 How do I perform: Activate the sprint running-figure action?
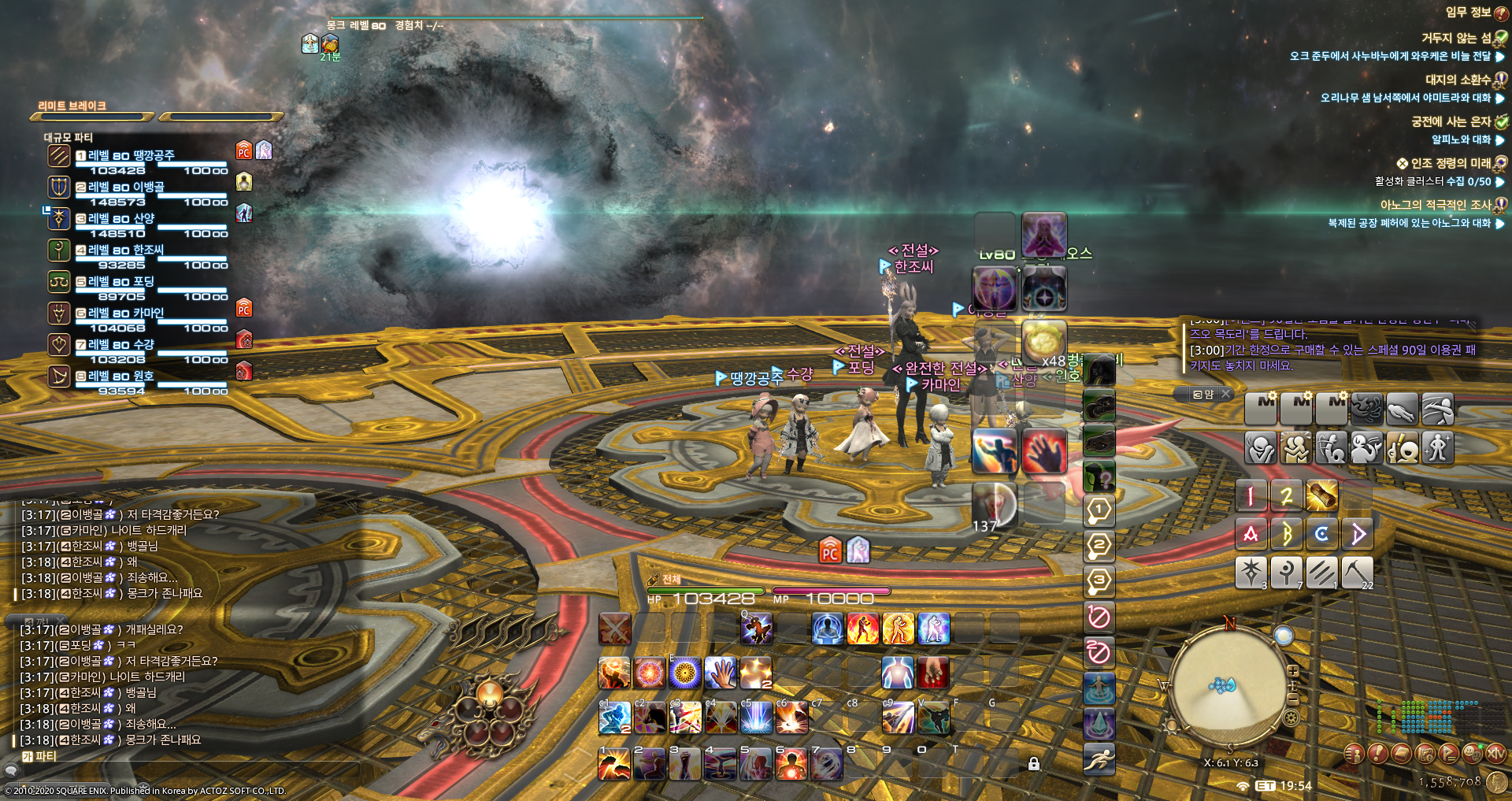coord(1099,758)
